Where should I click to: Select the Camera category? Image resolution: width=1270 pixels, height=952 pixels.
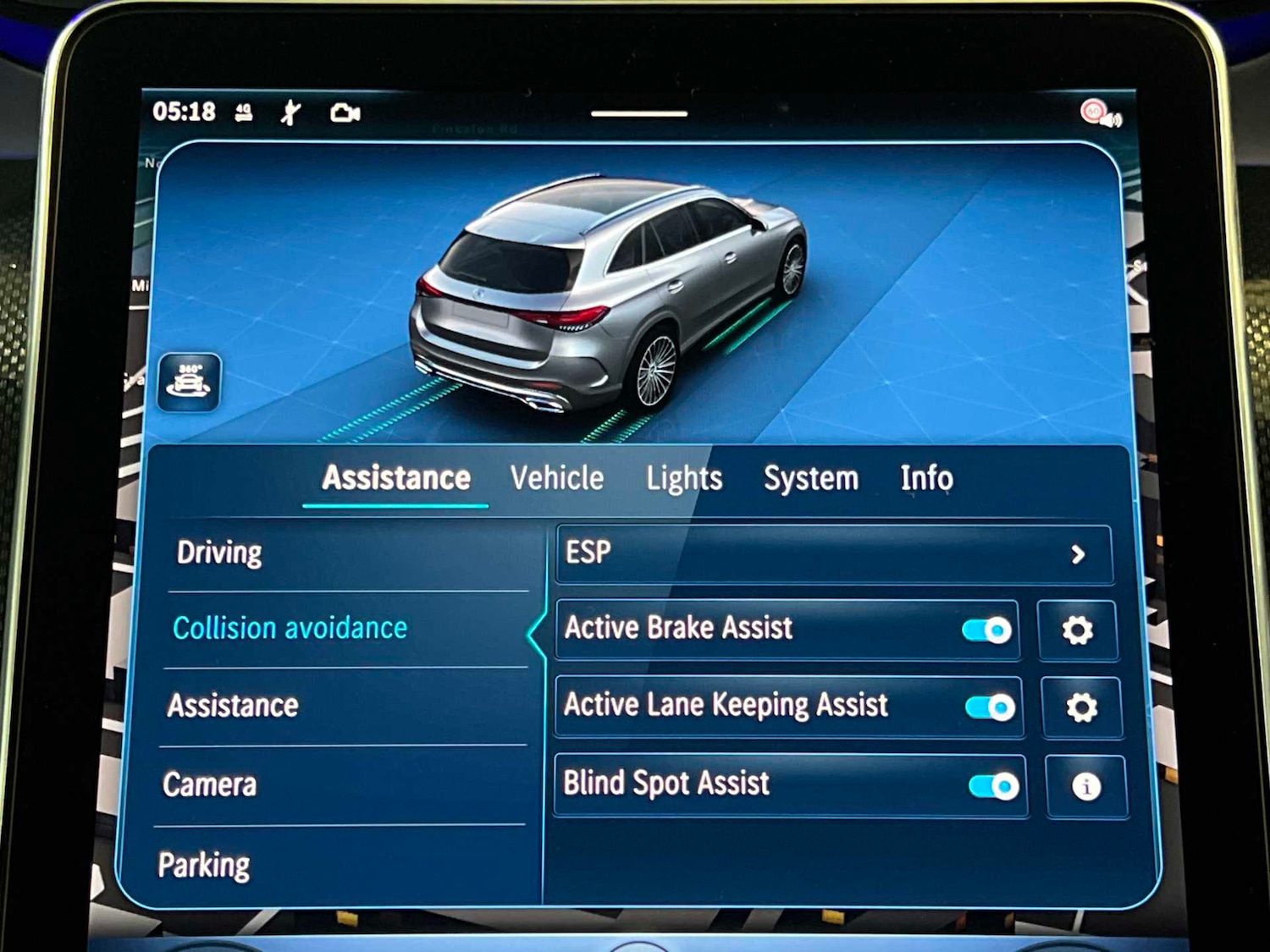tap(209, 784)
